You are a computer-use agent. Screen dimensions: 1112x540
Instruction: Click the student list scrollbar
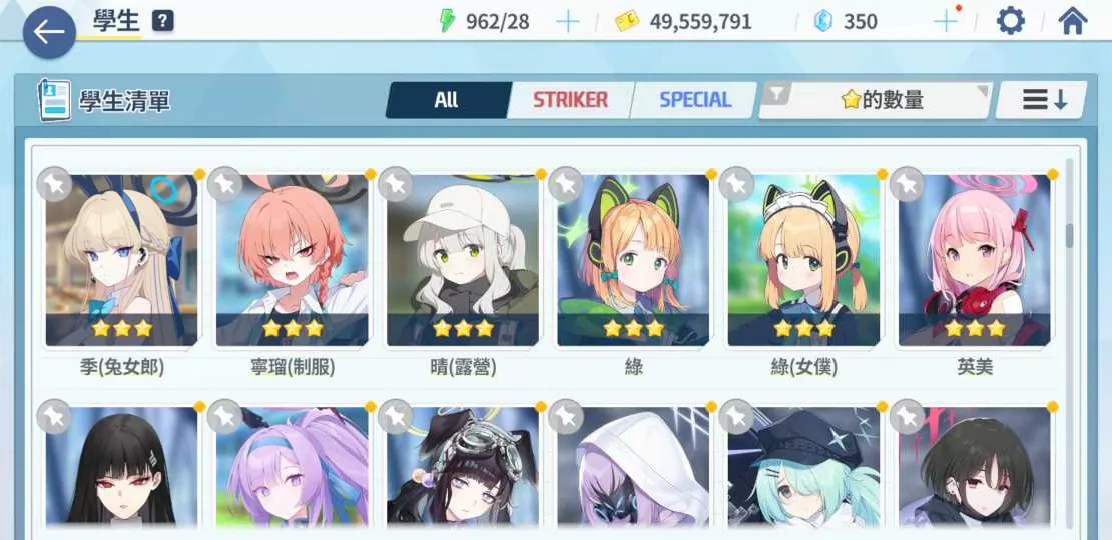tap(1069, 236)
